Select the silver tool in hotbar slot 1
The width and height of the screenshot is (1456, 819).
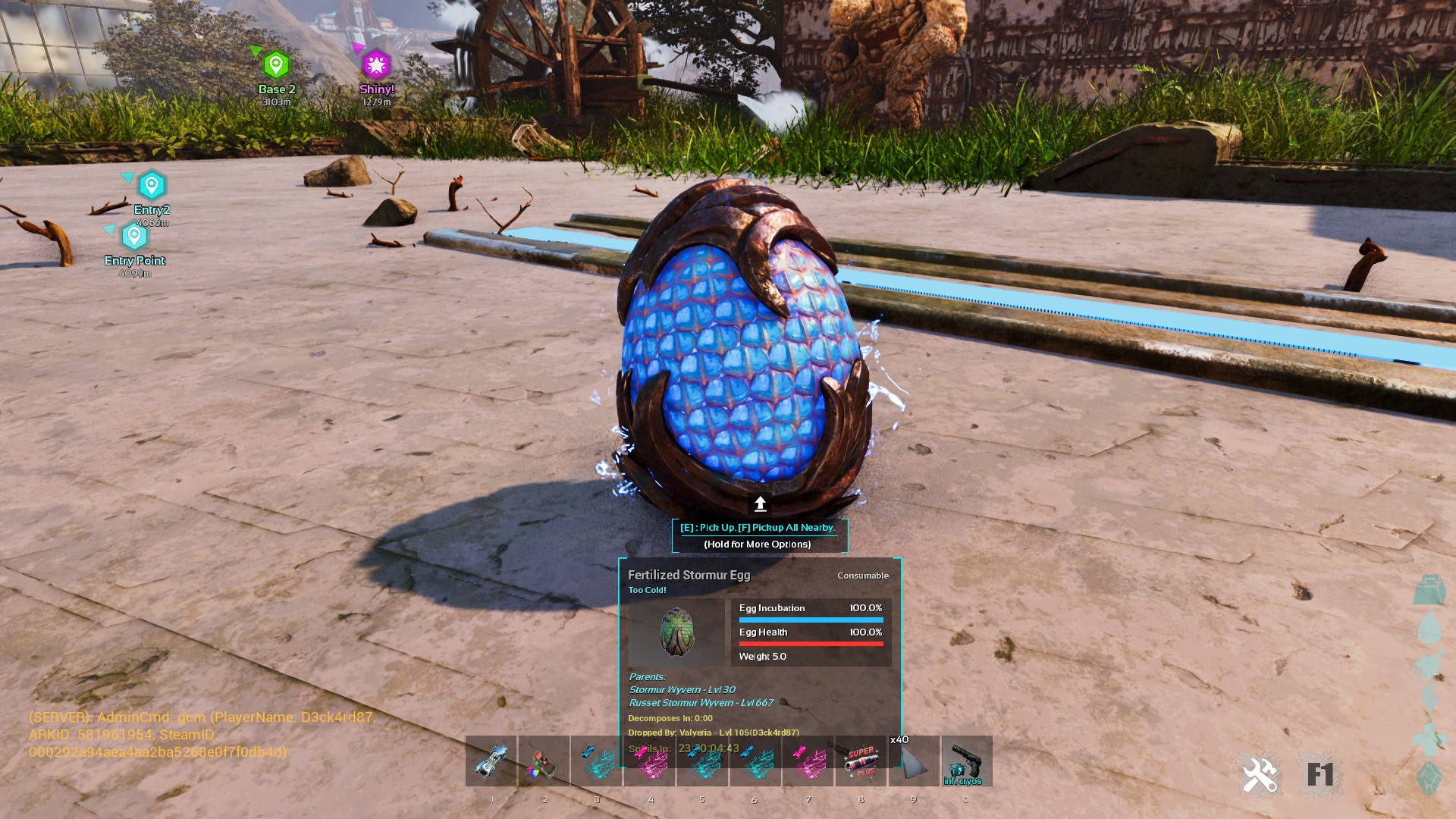(x=491, y=761)
